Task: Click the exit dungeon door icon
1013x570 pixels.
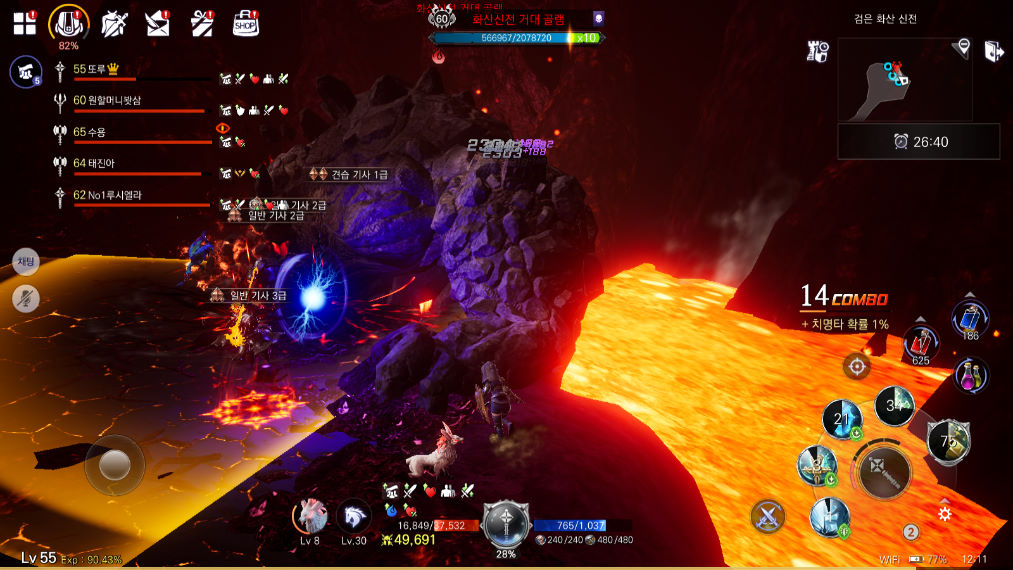Action: pyautogui.click(x=993, y=52)
